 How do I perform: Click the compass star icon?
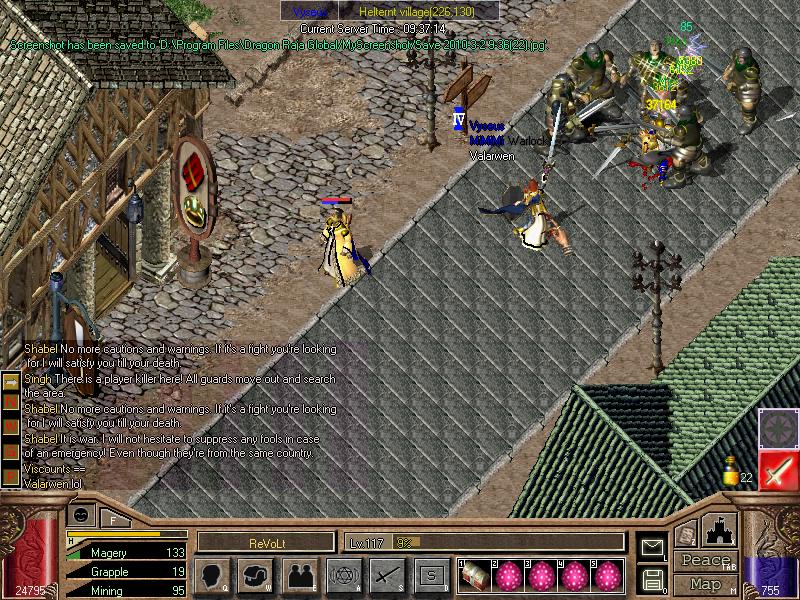(x=778, y=427)
